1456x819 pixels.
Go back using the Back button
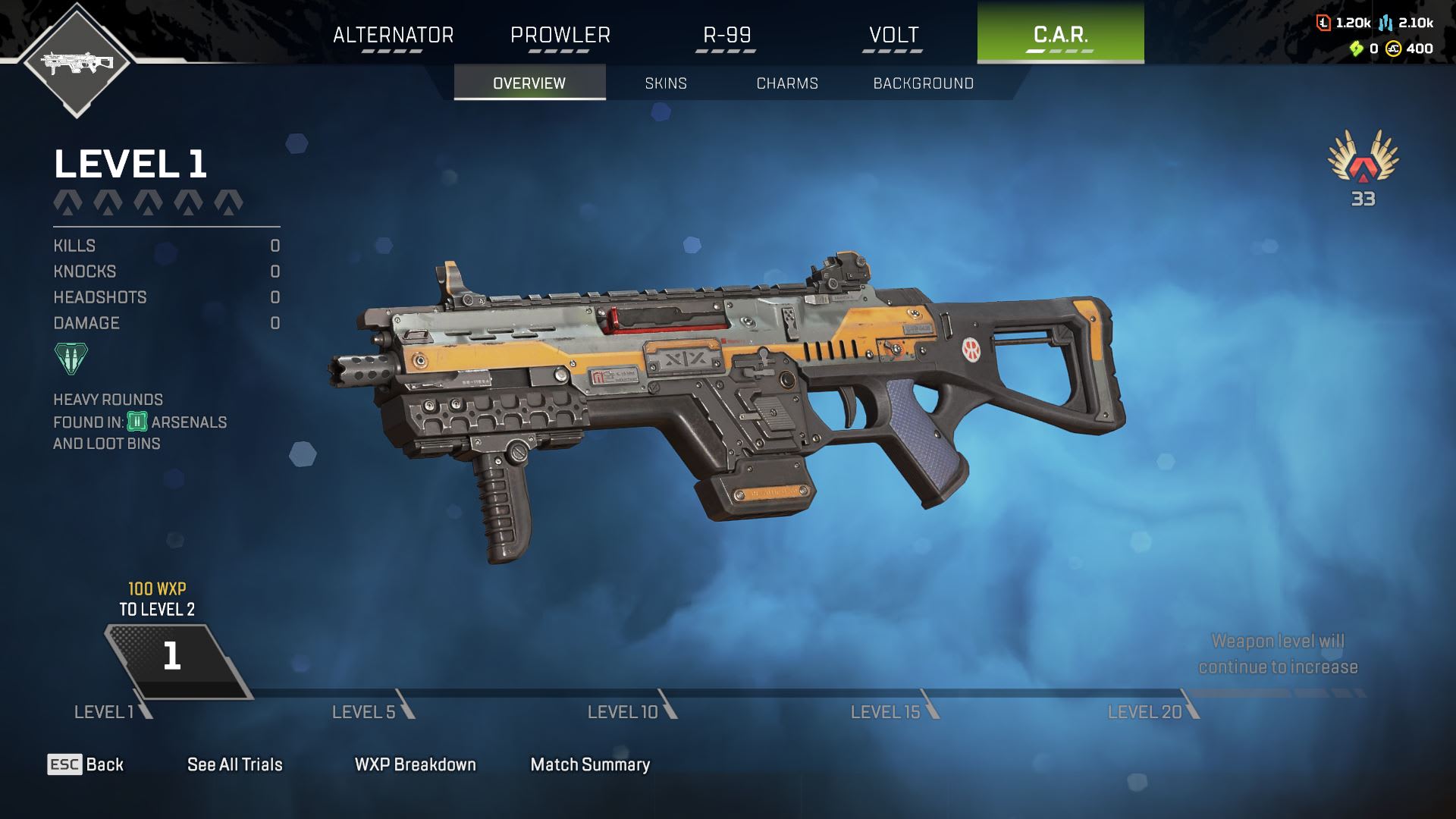[x=86, y=764]
